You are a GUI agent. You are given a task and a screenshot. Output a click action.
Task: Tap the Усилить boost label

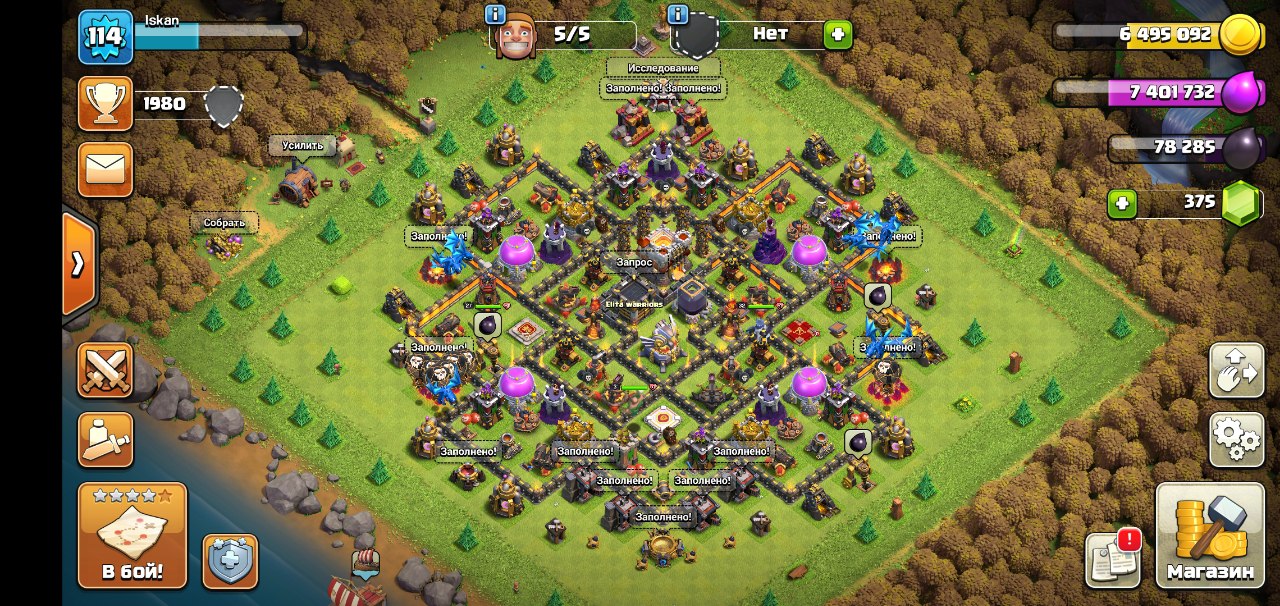point(302,146)
